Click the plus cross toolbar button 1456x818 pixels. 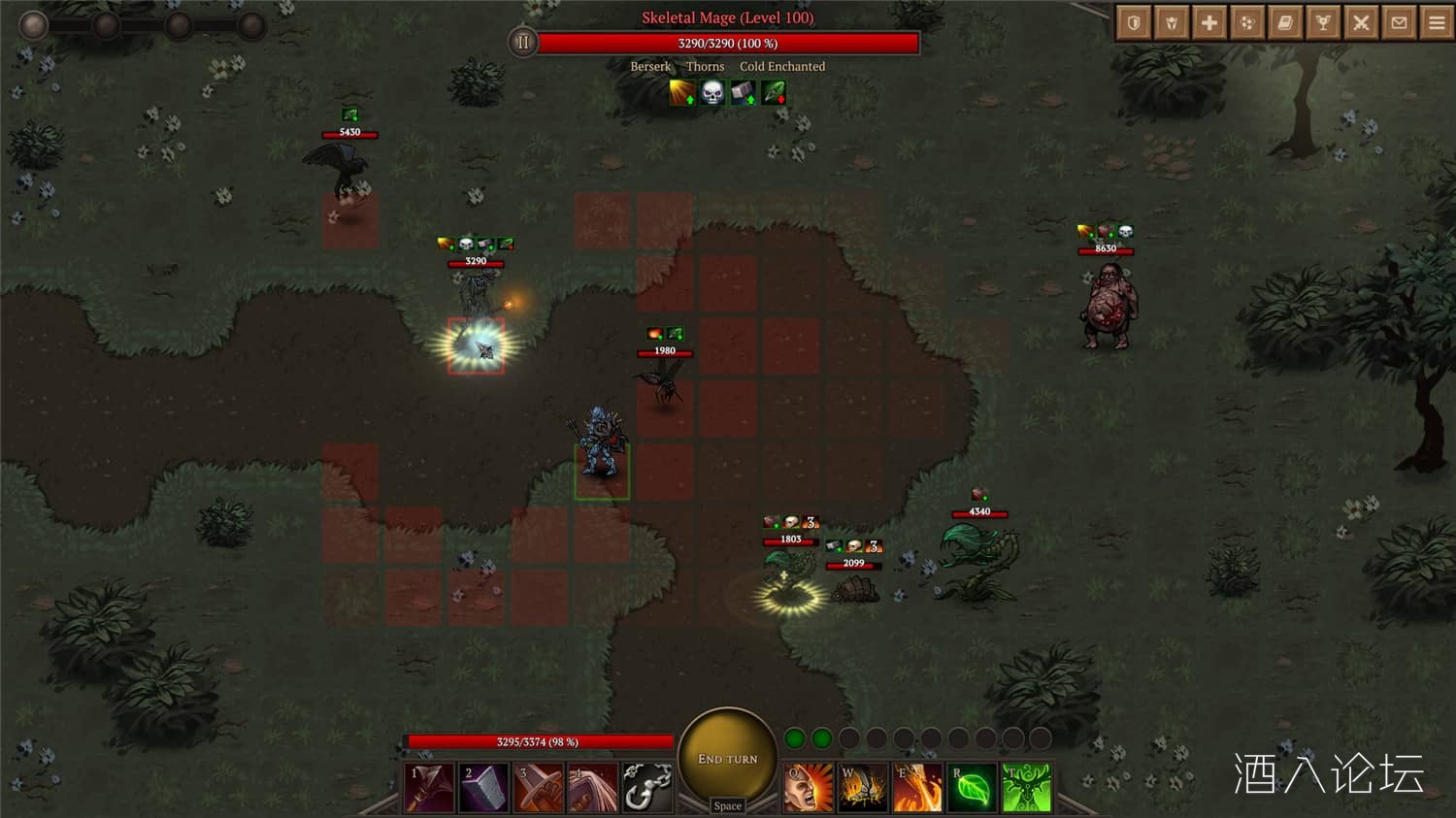pos(1209,22)
